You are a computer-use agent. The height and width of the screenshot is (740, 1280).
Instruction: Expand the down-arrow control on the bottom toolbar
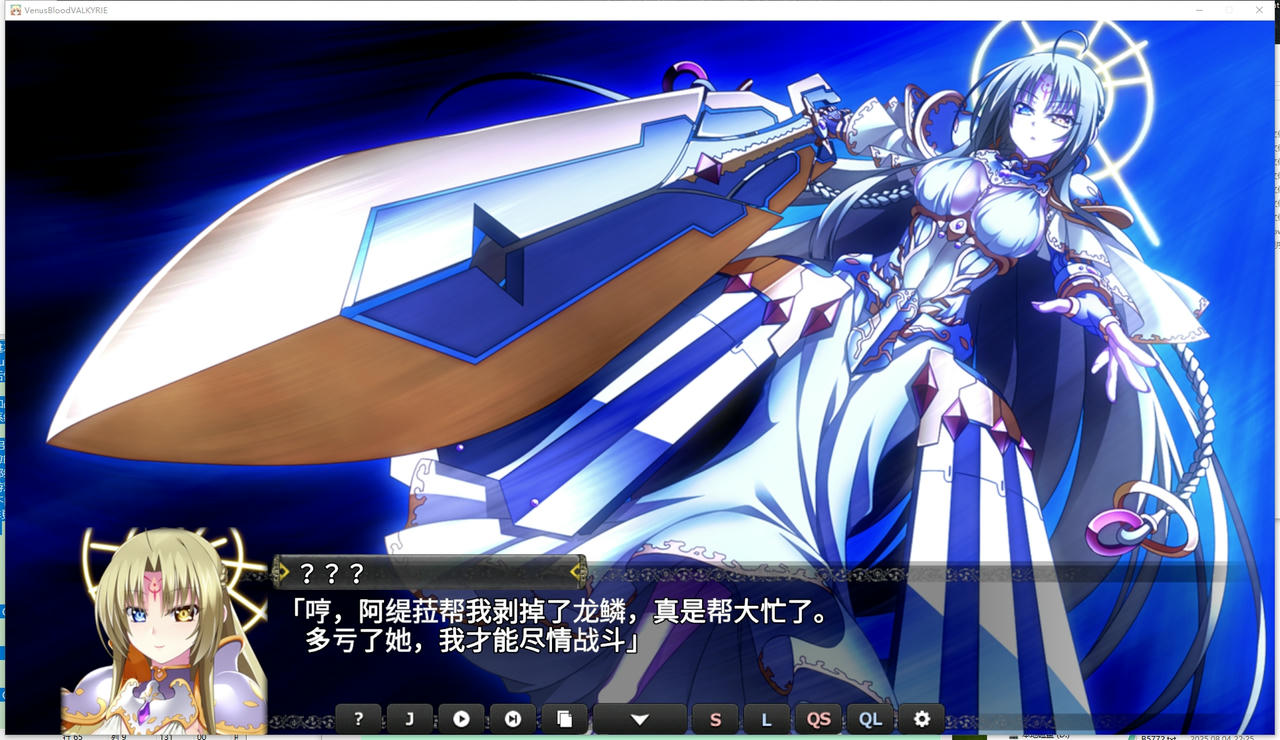pyautogui.click(x=640, y=718)
